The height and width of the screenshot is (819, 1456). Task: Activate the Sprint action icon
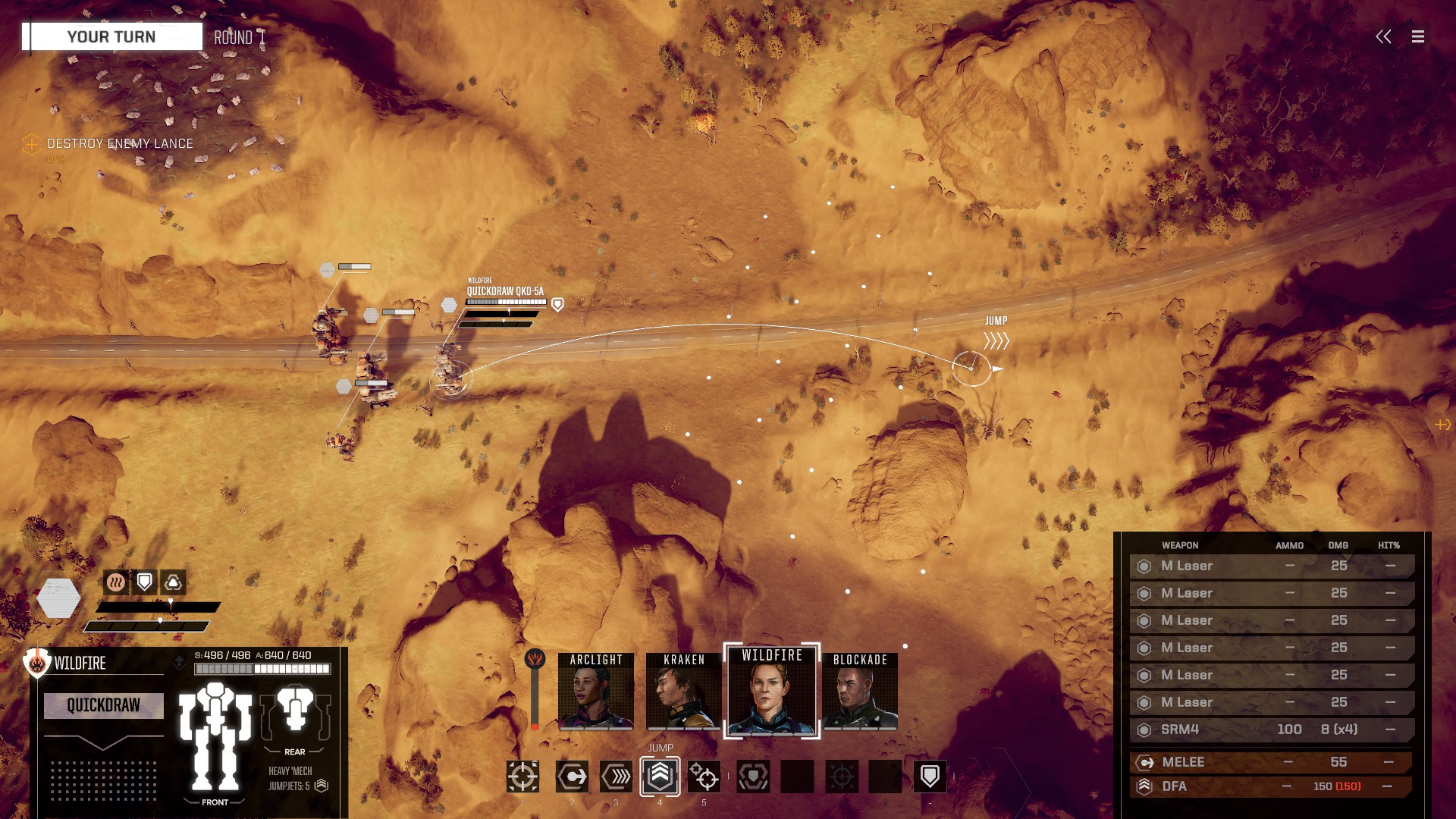616,777
